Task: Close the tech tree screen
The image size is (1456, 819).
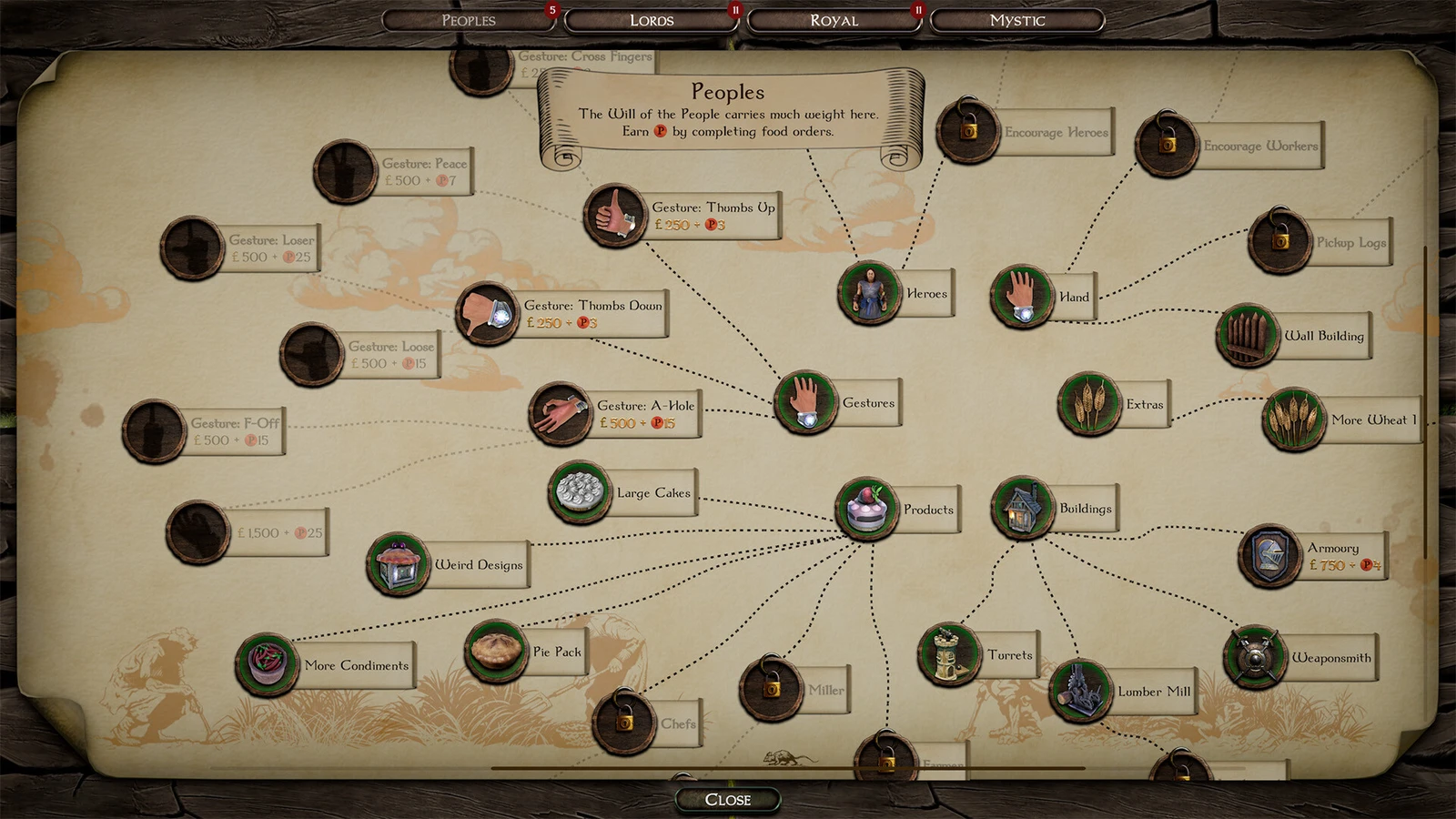Action: (728, 799)
